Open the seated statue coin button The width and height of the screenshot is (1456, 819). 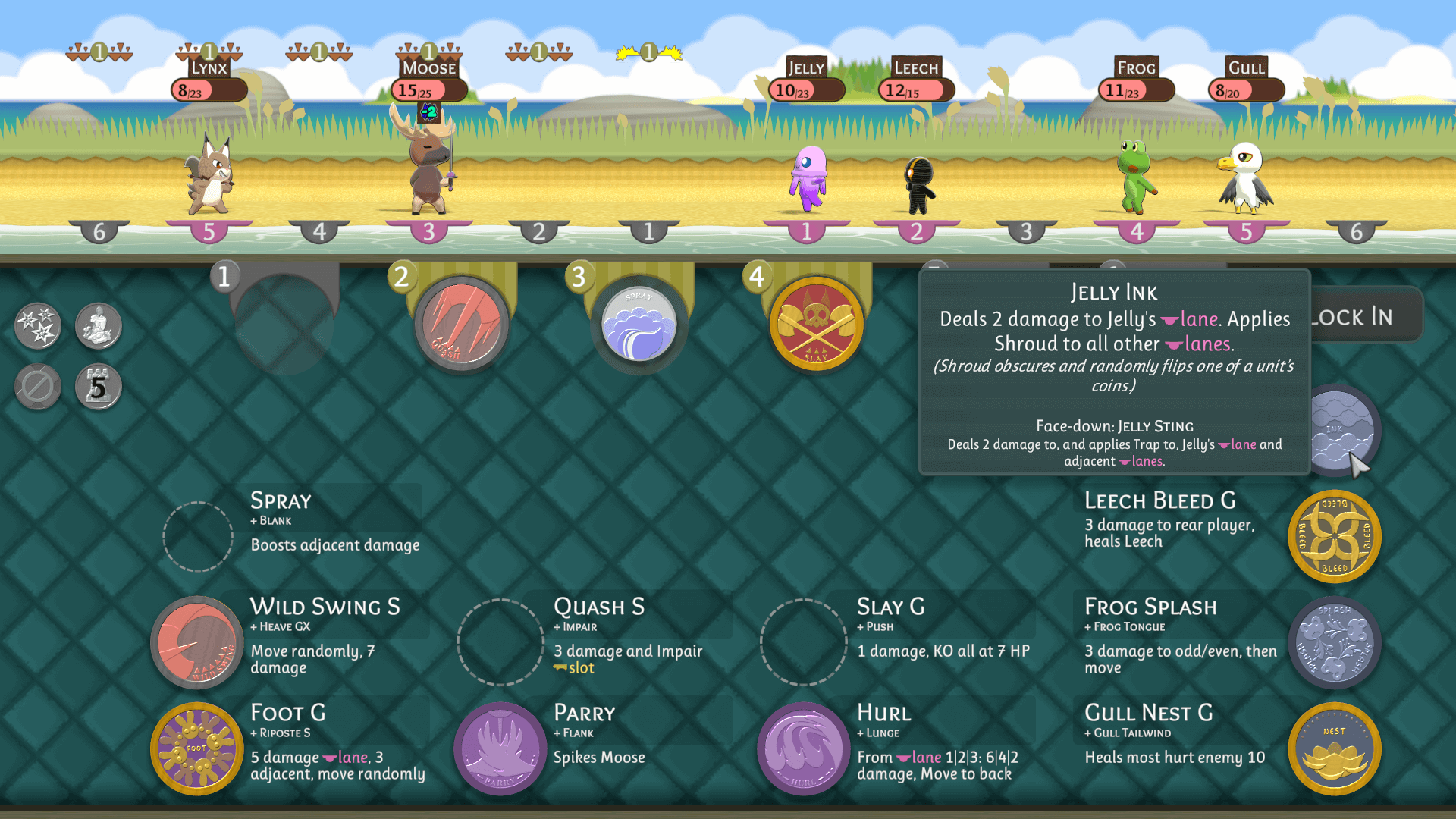(99, 326)
